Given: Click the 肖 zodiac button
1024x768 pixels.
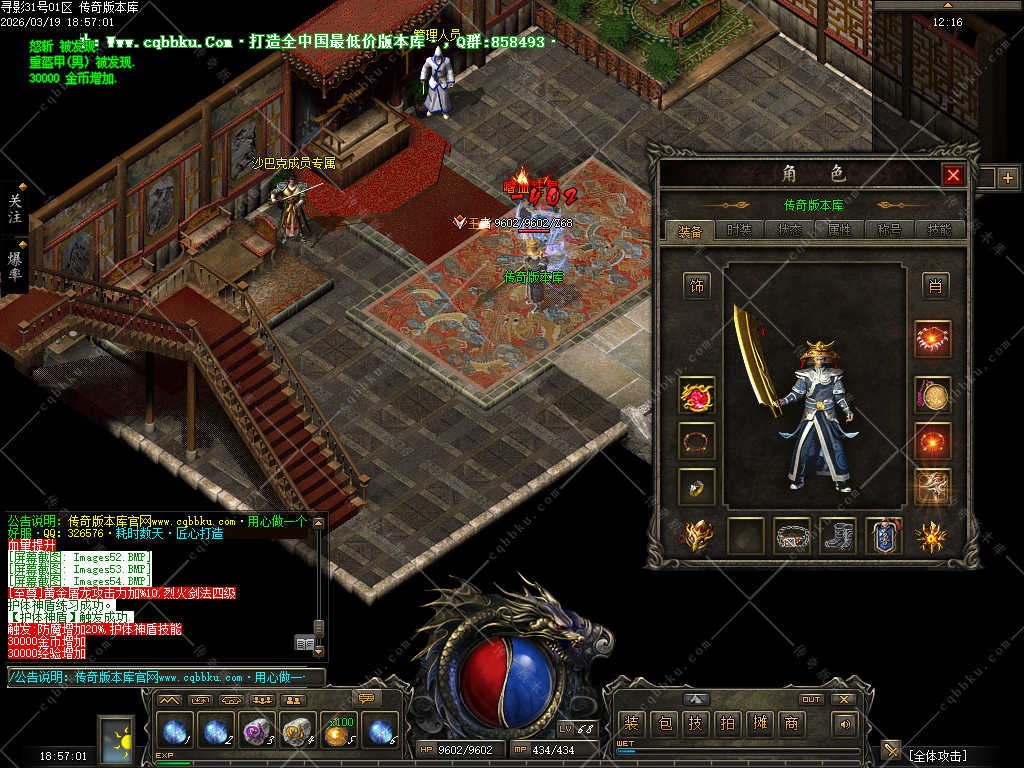Looking at the screenshot, I should point(935,286).
